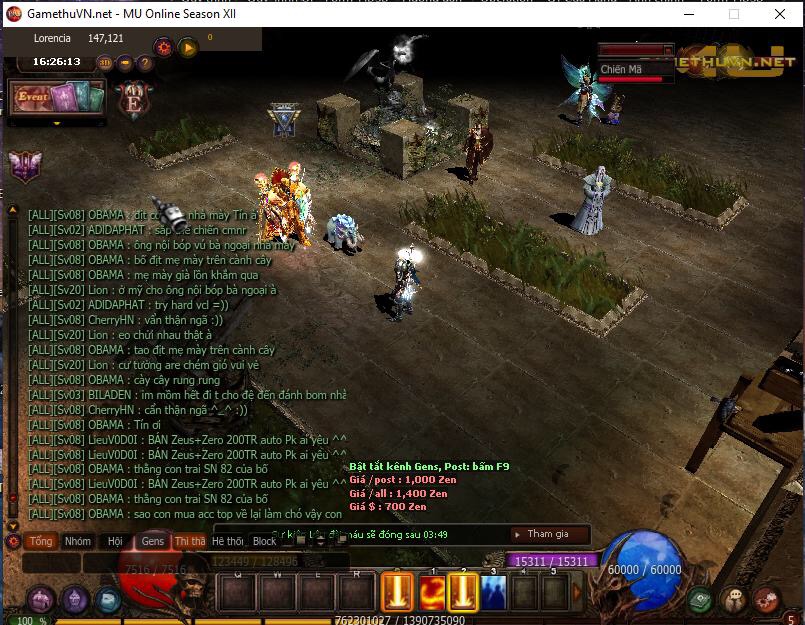Open the question mark help button

(x=145, y=62)
